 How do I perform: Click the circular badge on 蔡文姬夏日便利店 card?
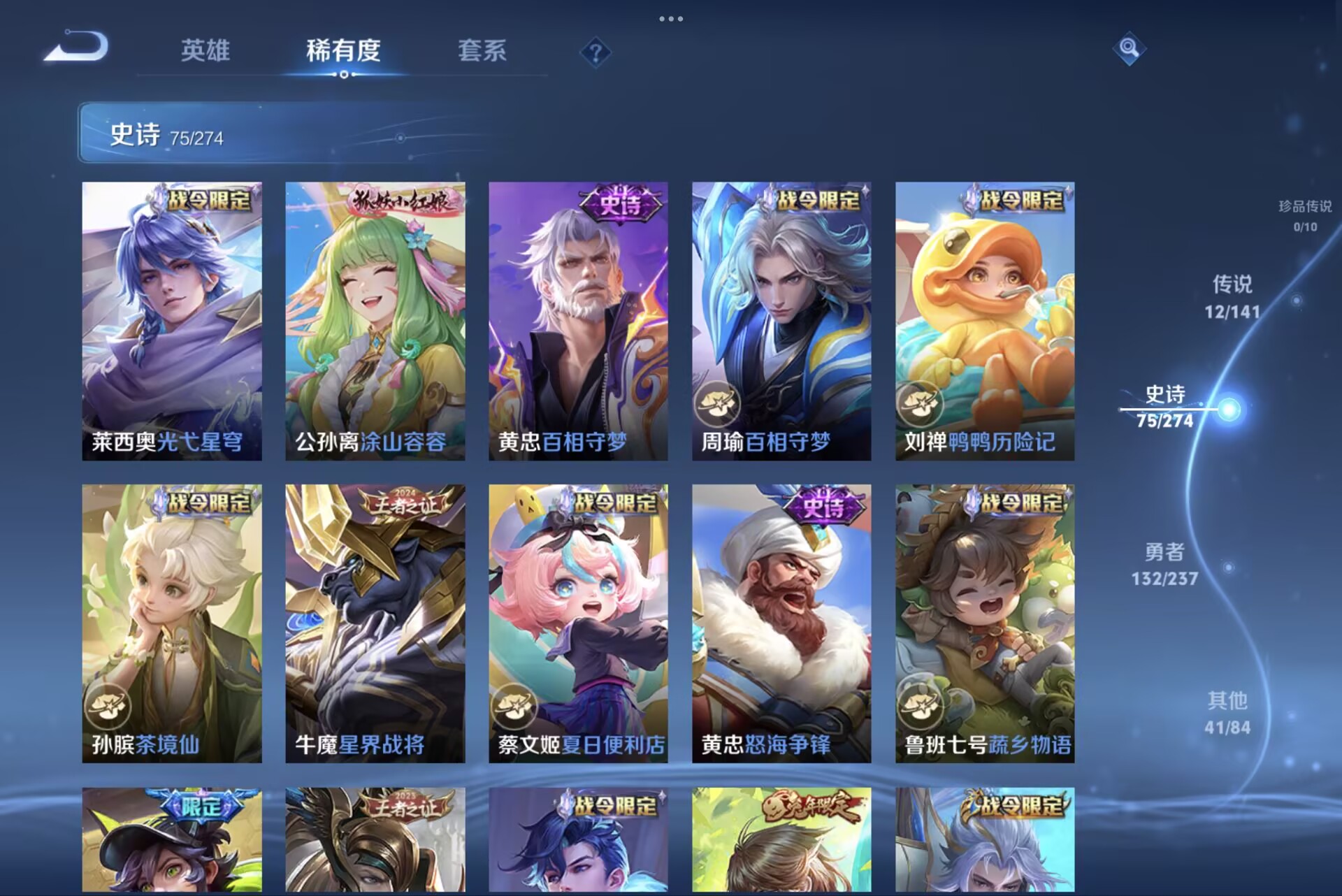coord(514,706)
